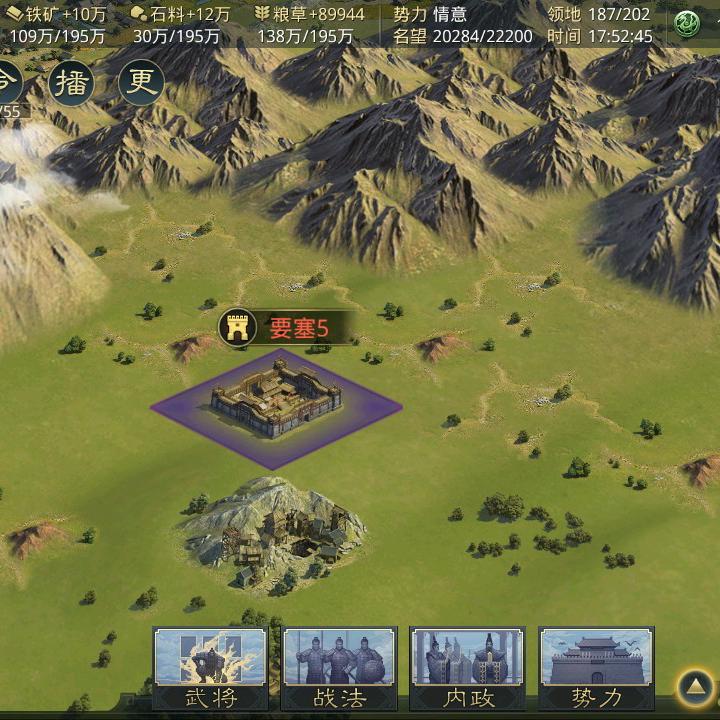Viewport: 720px width, 720px height.
Task: Click the partially visible 令 order button
Action: click(x=8, y=80)
